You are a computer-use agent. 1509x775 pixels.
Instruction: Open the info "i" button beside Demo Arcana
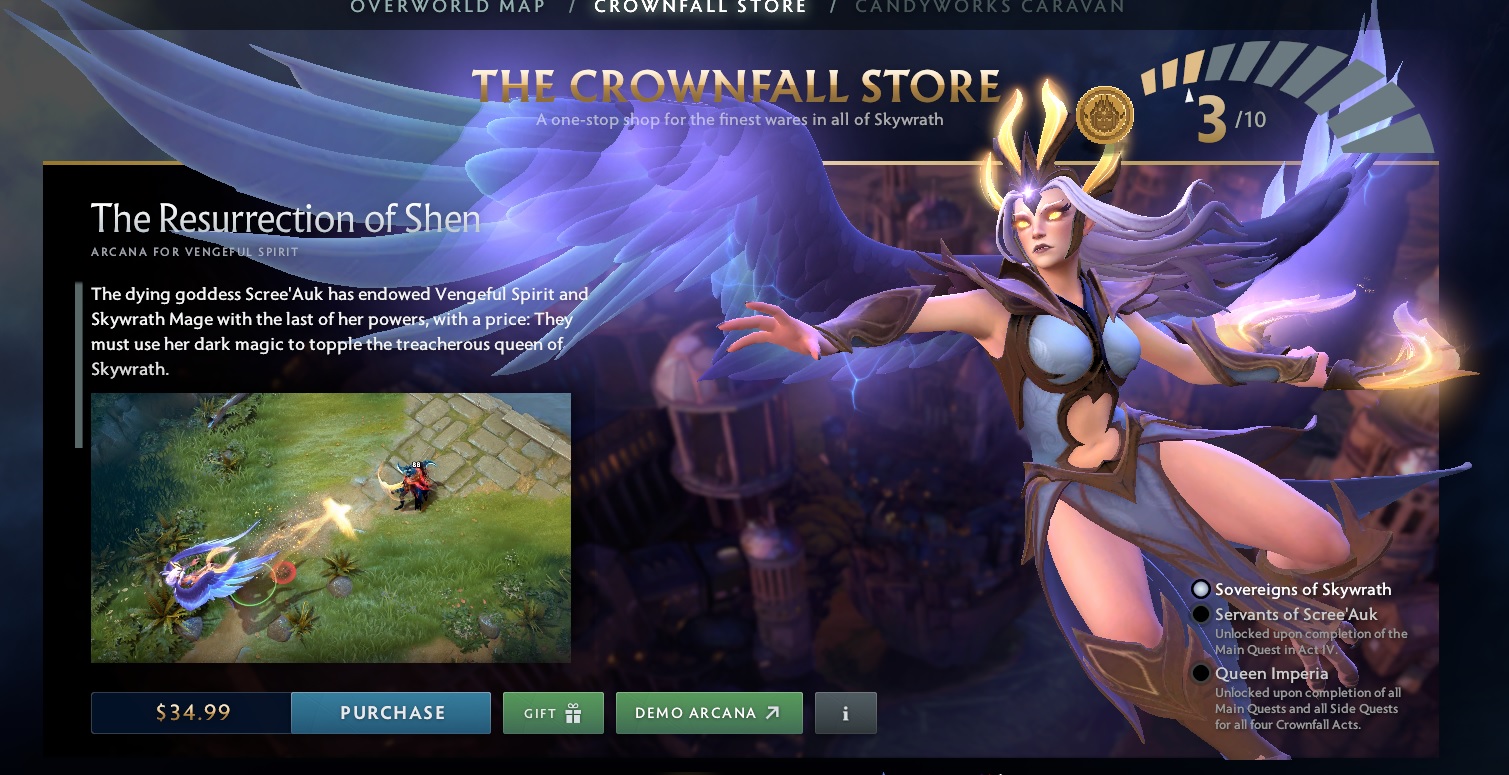(x=845, y=712)
